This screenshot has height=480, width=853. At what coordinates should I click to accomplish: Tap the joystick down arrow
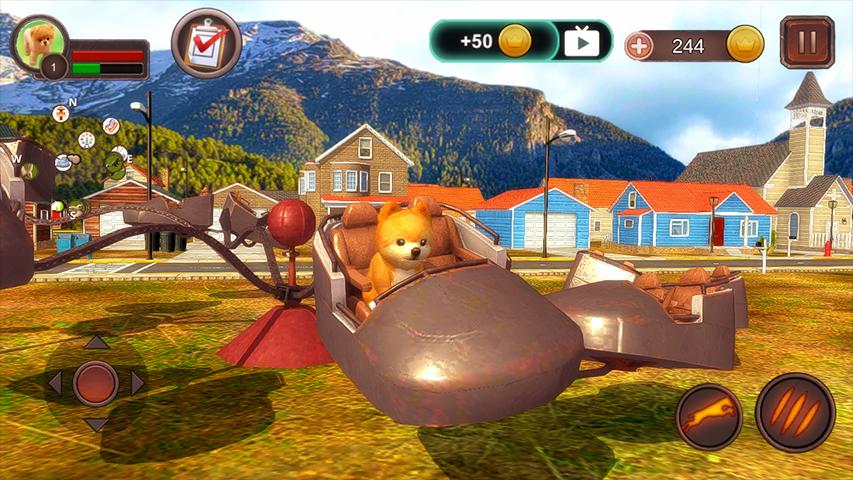(96, 424)
